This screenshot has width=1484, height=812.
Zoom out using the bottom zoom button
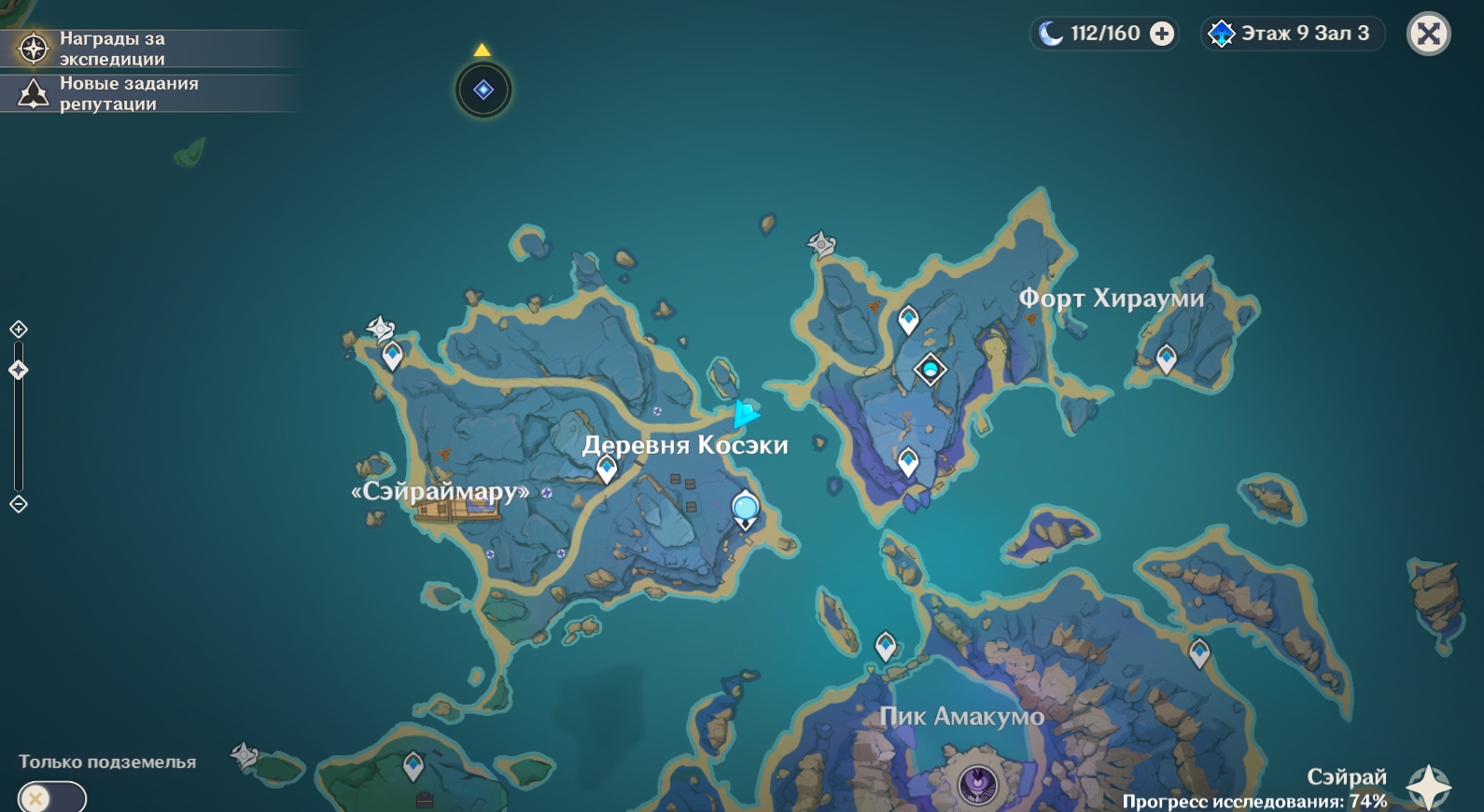19,504
